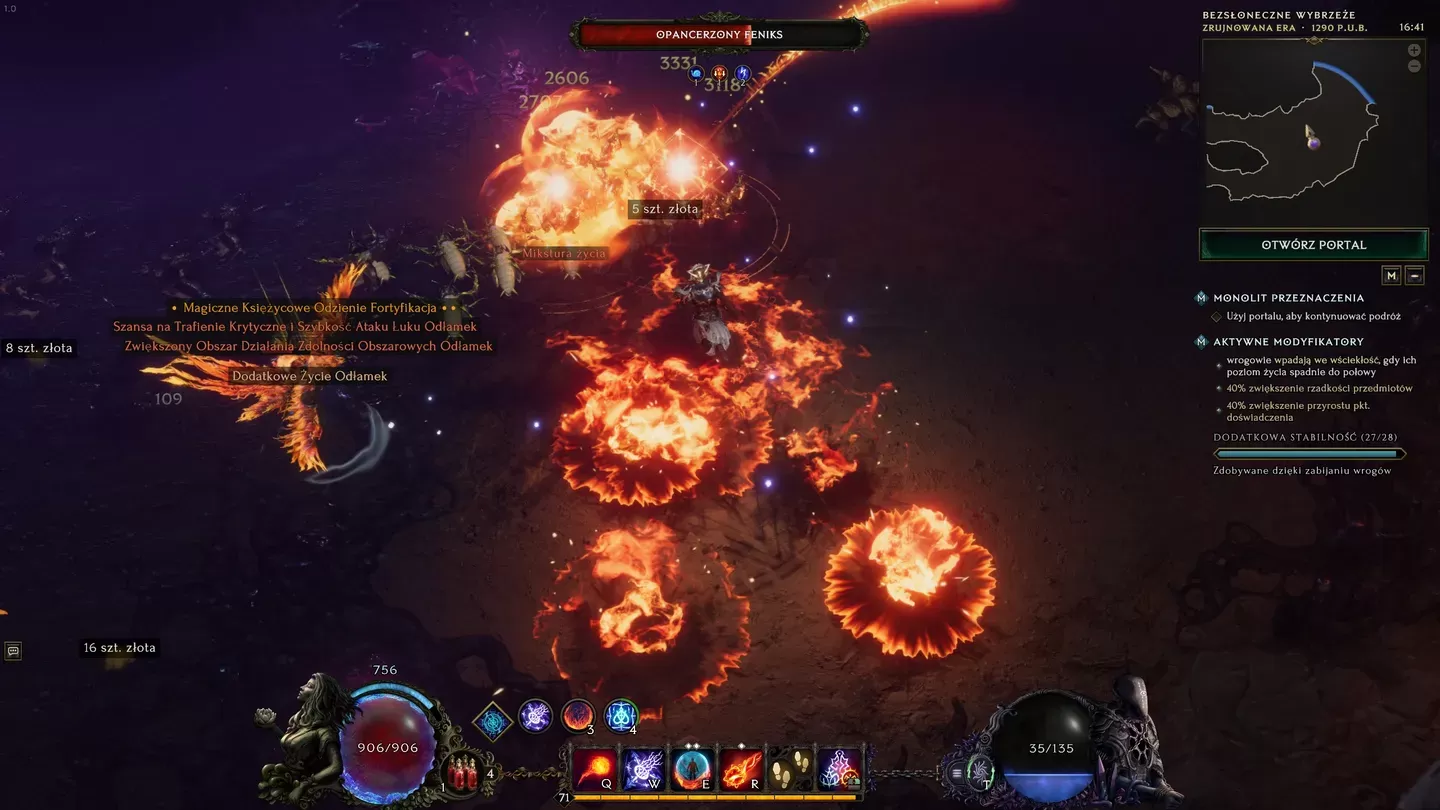Inspect the blue rune buff with 4 stacks

point(621,716)
